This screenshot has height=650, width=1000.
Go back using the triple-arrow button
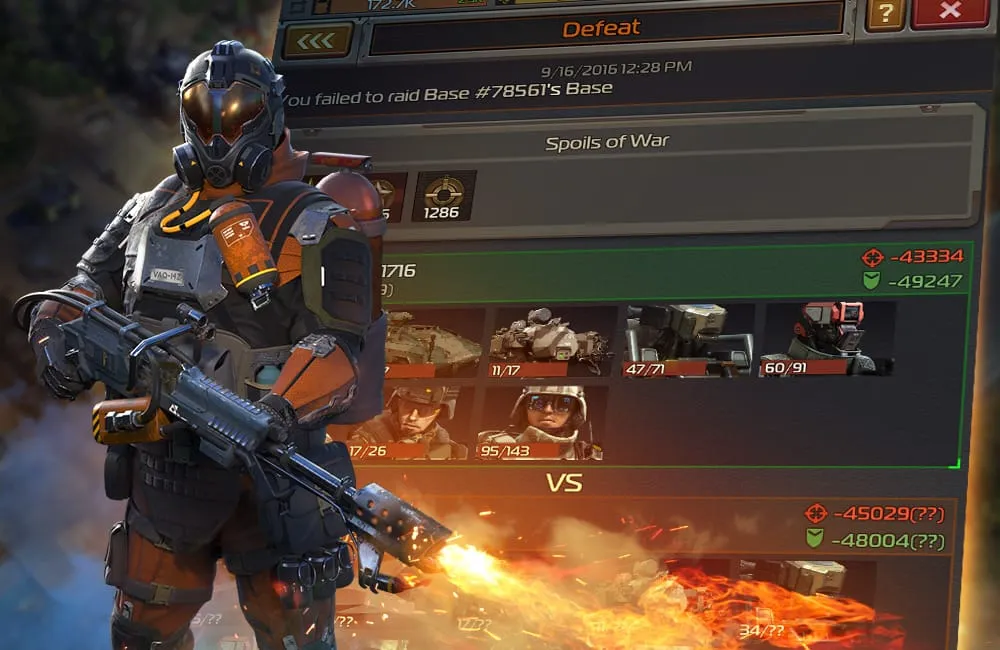click(x=317, y=40)
